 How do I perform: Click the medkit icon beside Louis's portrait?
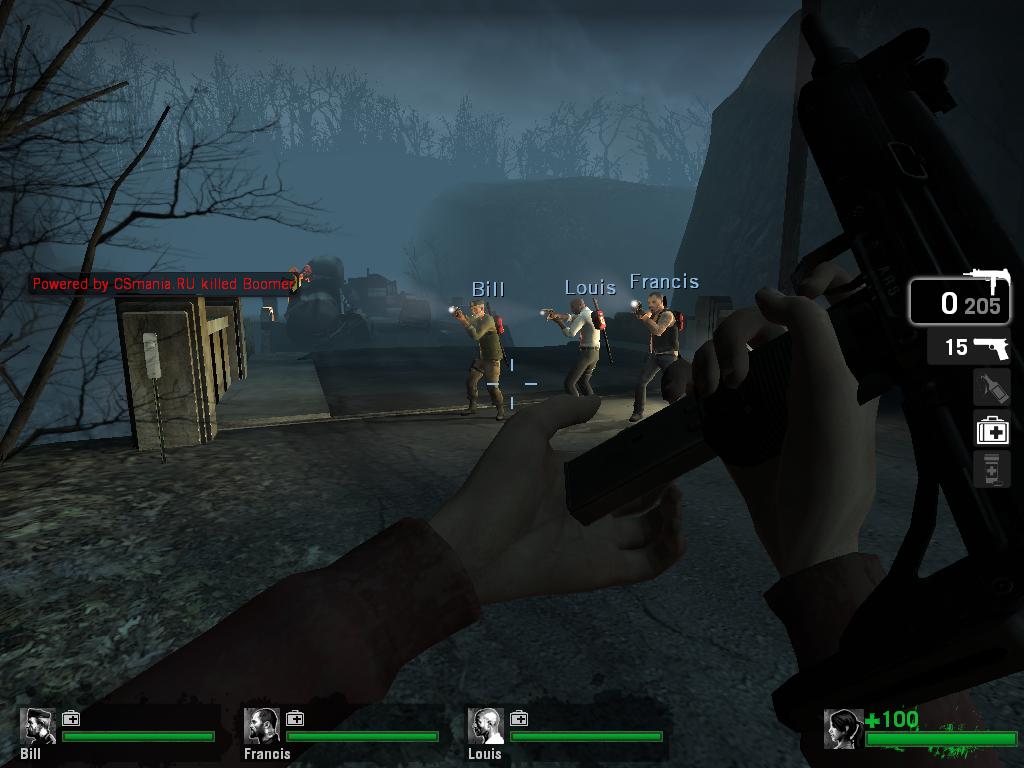point(519,718)
